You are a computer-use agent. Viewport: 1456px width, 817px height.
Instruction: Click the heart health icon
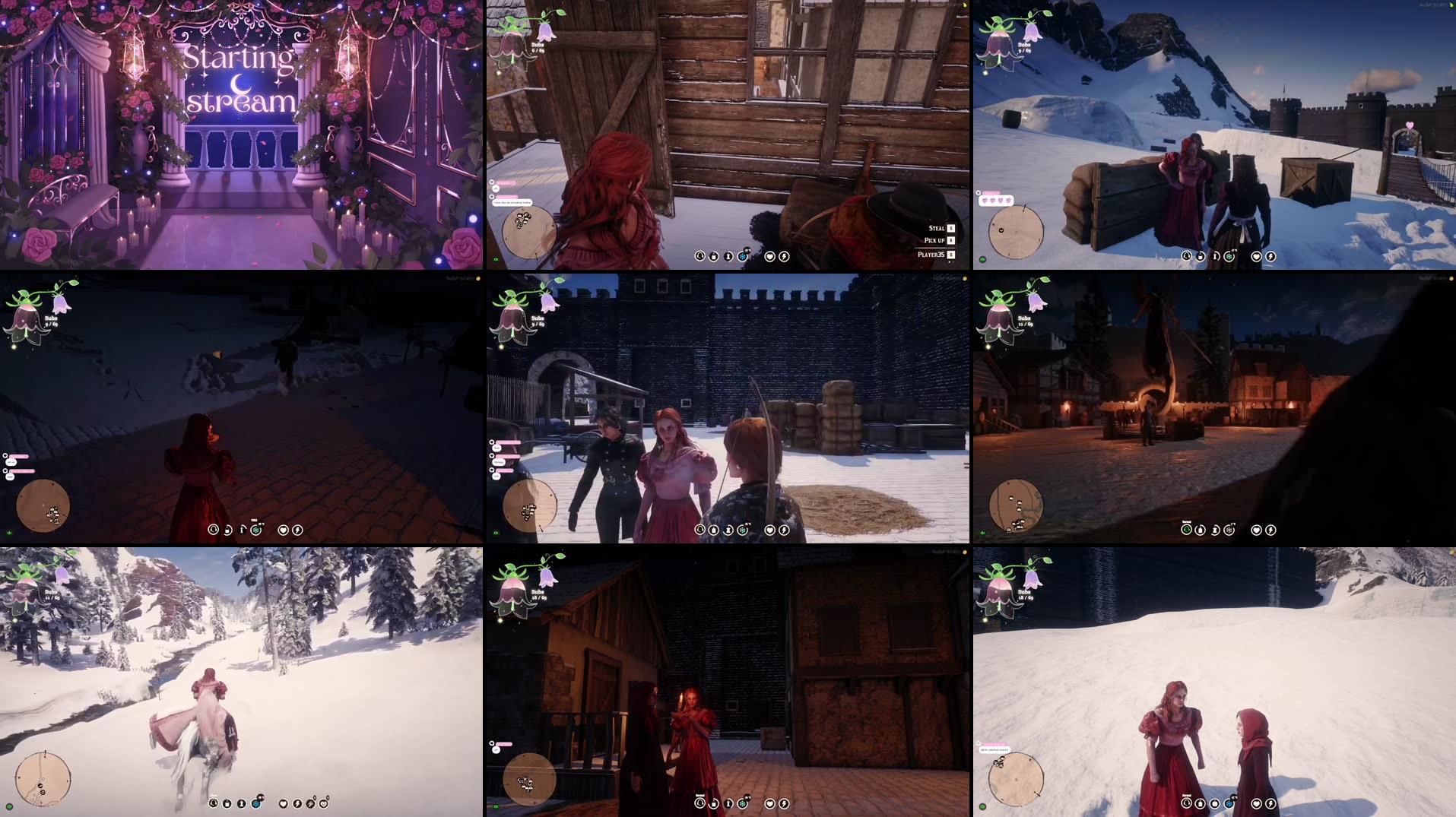769,257
